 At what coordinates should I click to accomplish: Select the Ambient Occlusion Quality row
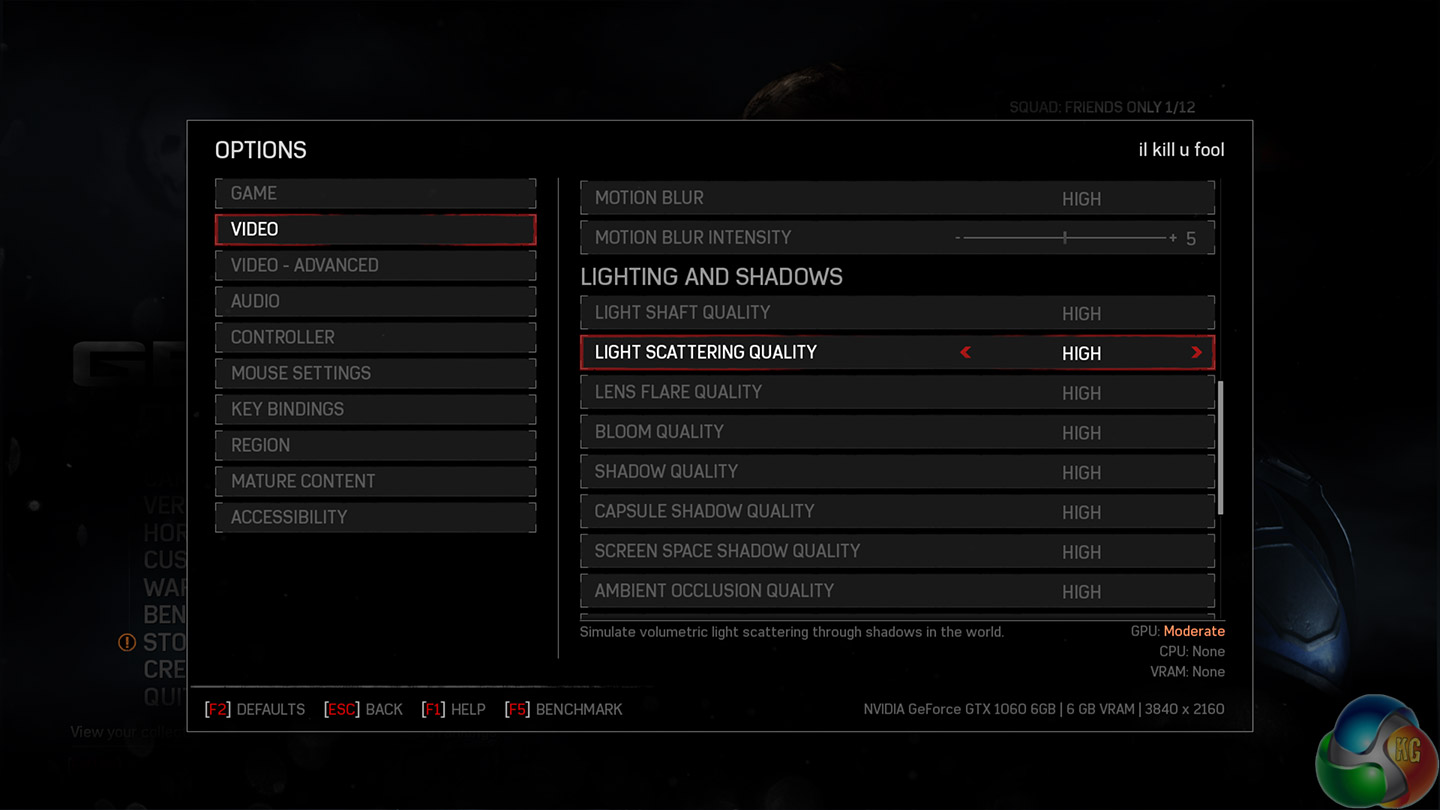[x=897, y=591]
